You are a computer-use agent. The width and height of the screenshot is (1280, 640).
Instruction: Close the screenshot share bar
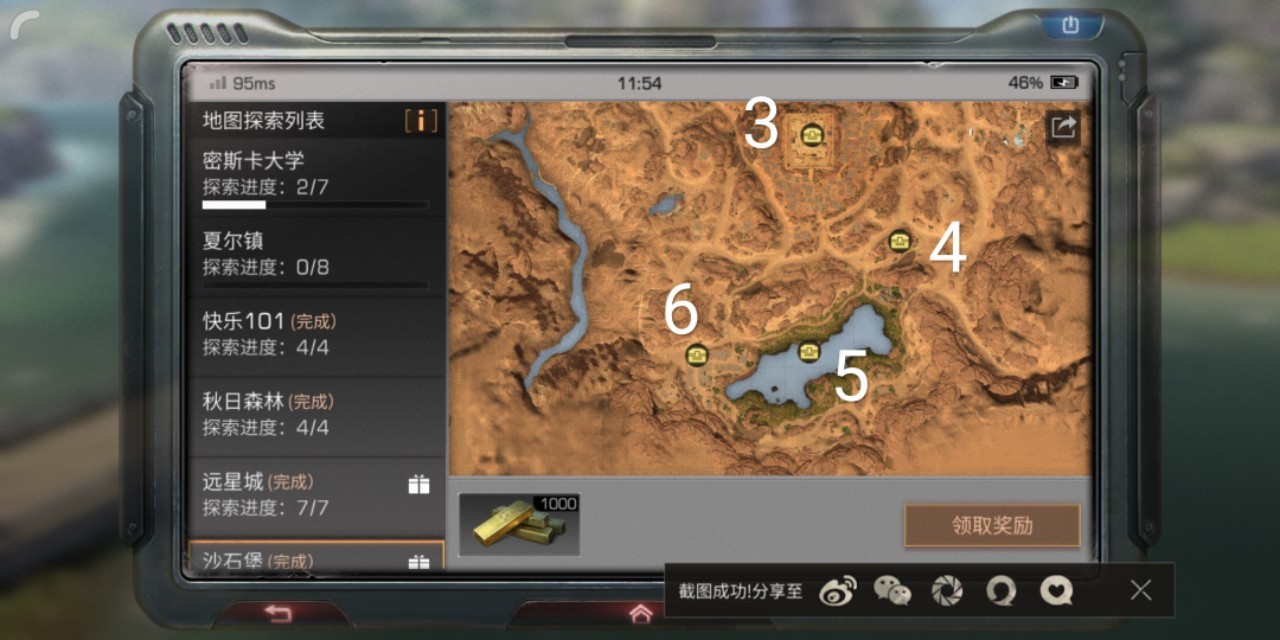click(1141, 590)
